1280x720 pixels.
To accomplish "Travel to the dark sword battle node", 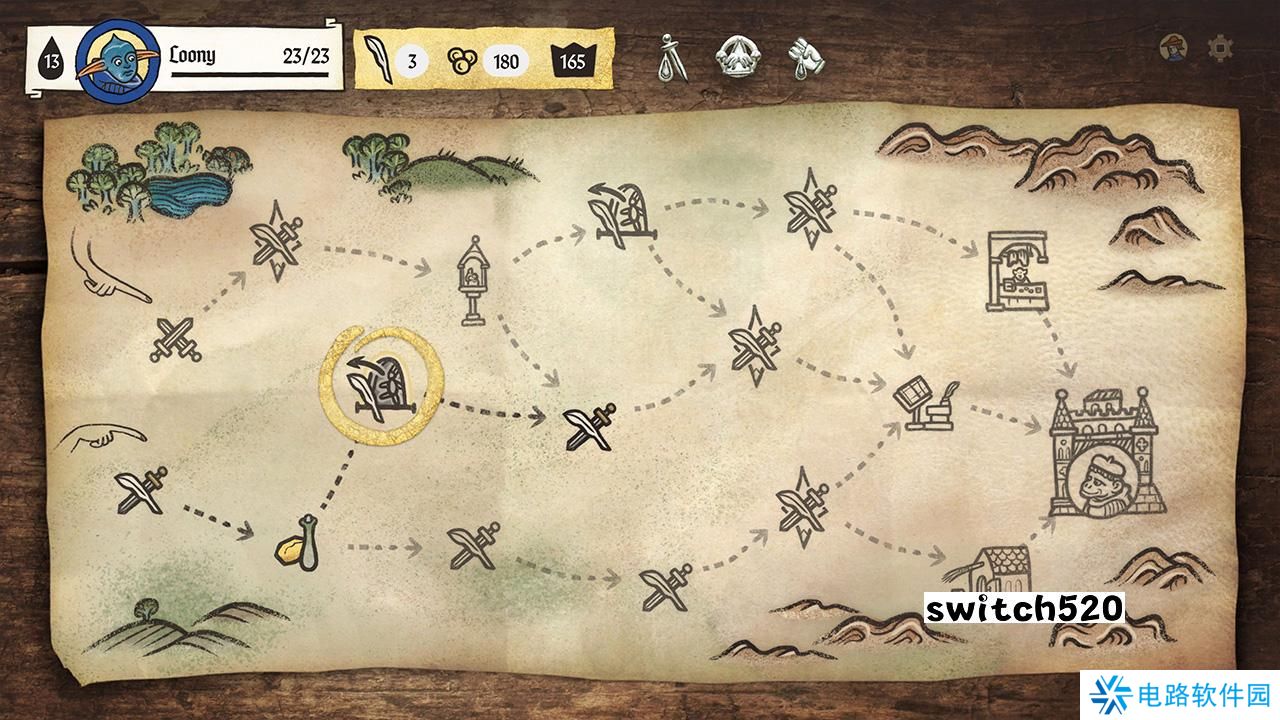I will (x=589, y=426).
